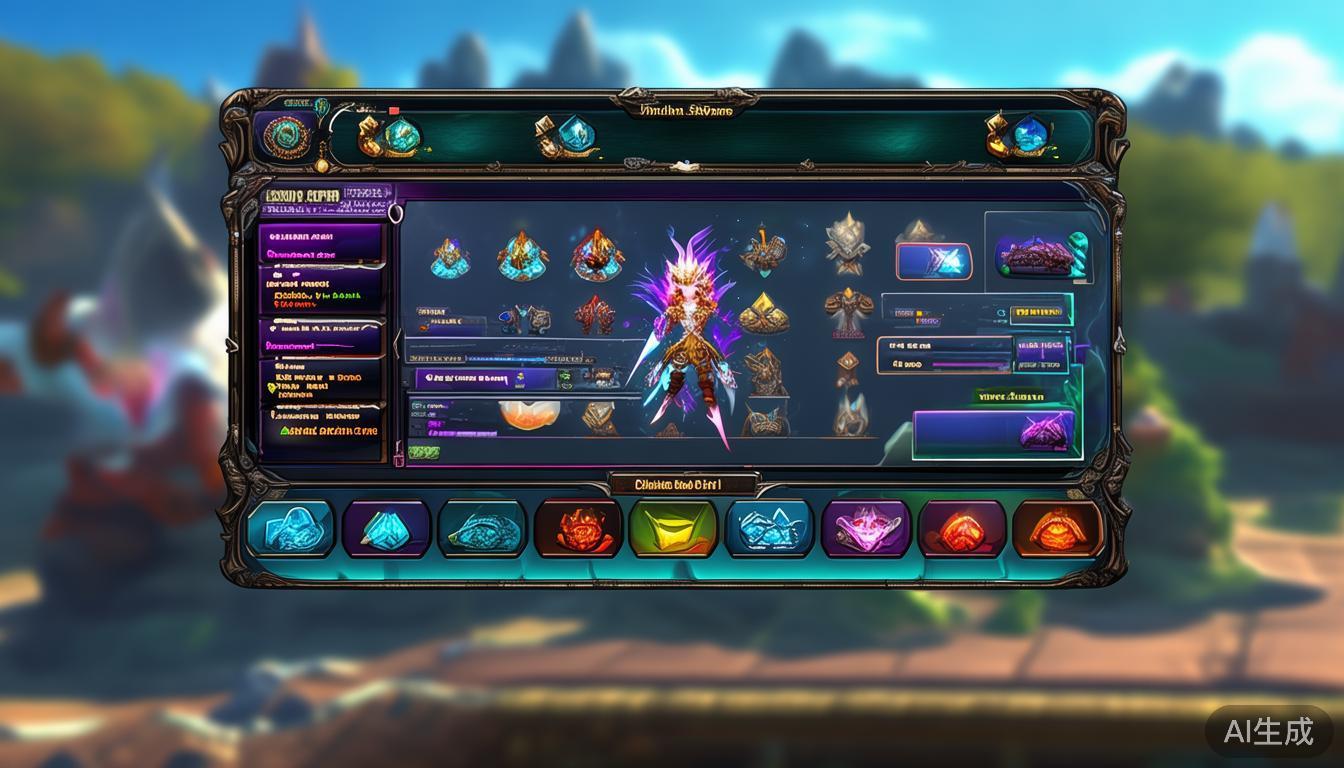This screenshot has width=1344, height=768.
Task: Choose the cyan gem on purple hotbar slot
Action: pyautogui.click(x=386, y=528)
